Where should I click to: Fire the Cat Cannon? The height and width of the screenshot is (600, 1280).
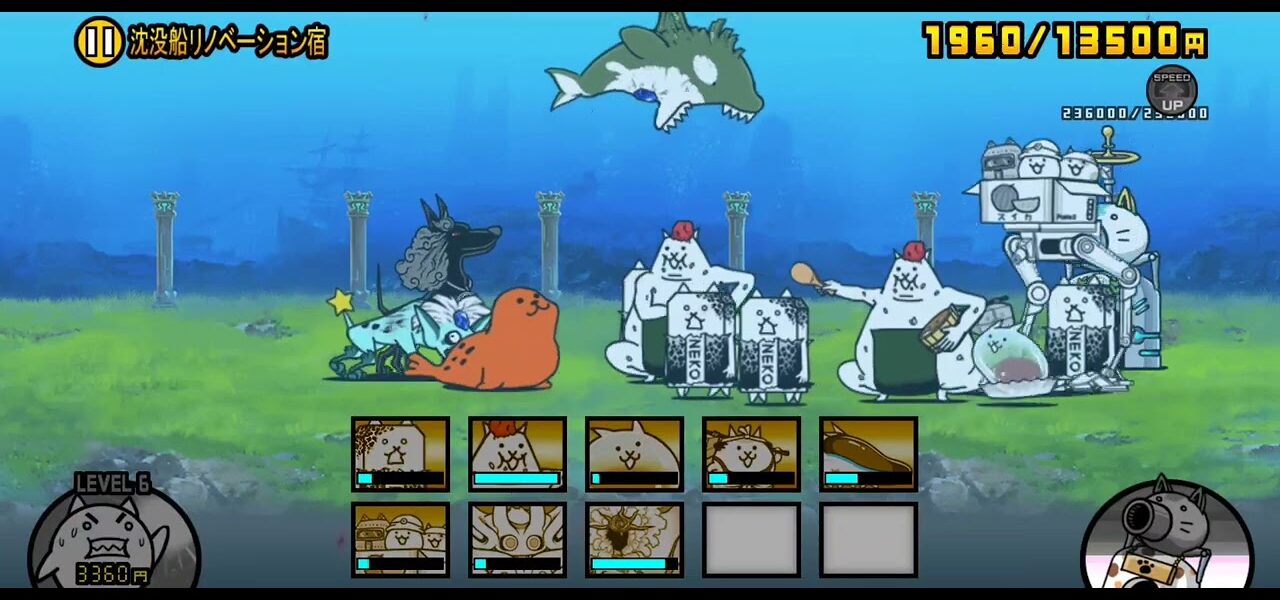tap(1166, 540)
